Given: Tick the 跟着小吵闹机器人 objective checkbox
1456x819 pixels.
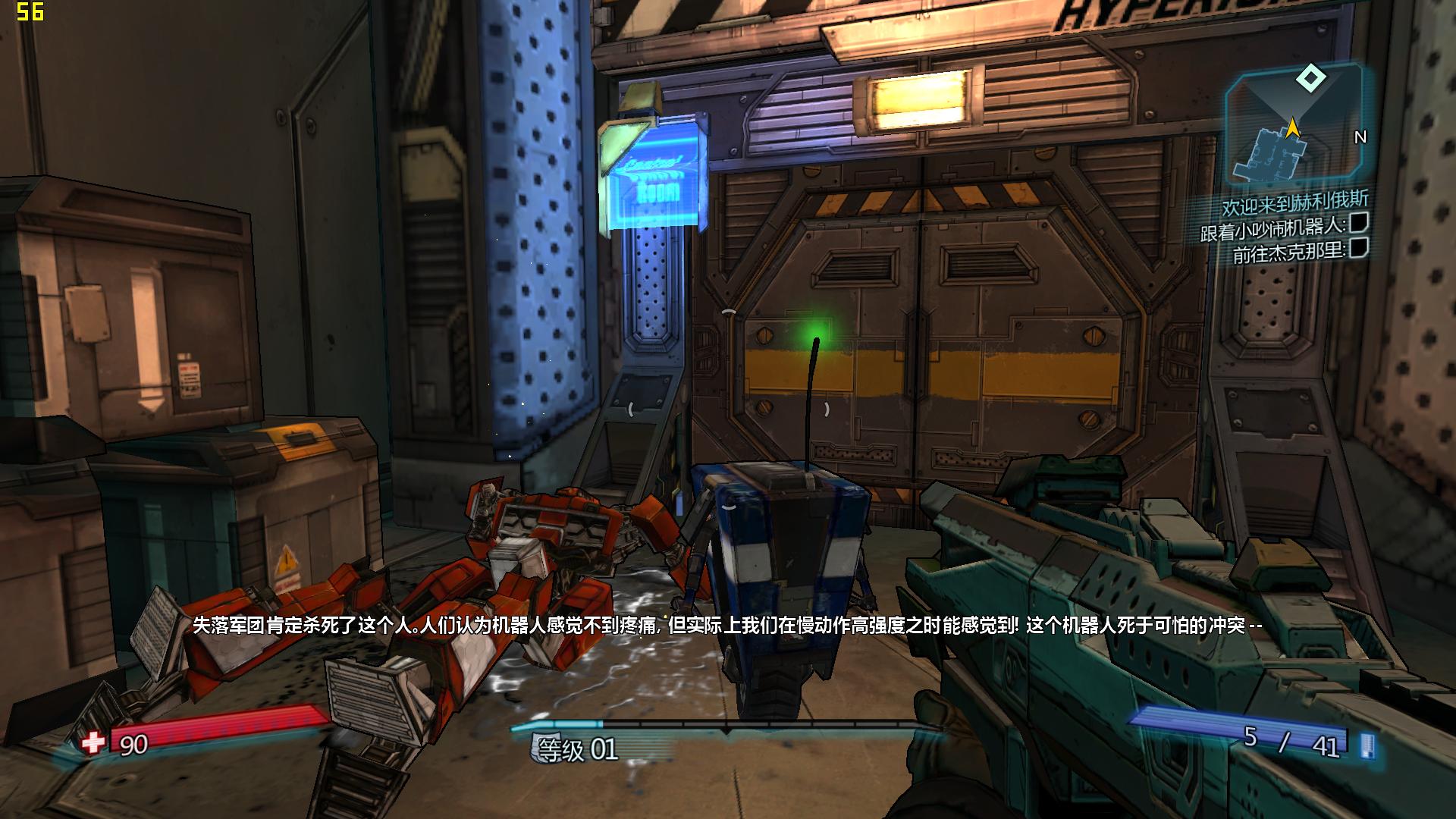Looking at the screenshot, I should pos(1358,223).
